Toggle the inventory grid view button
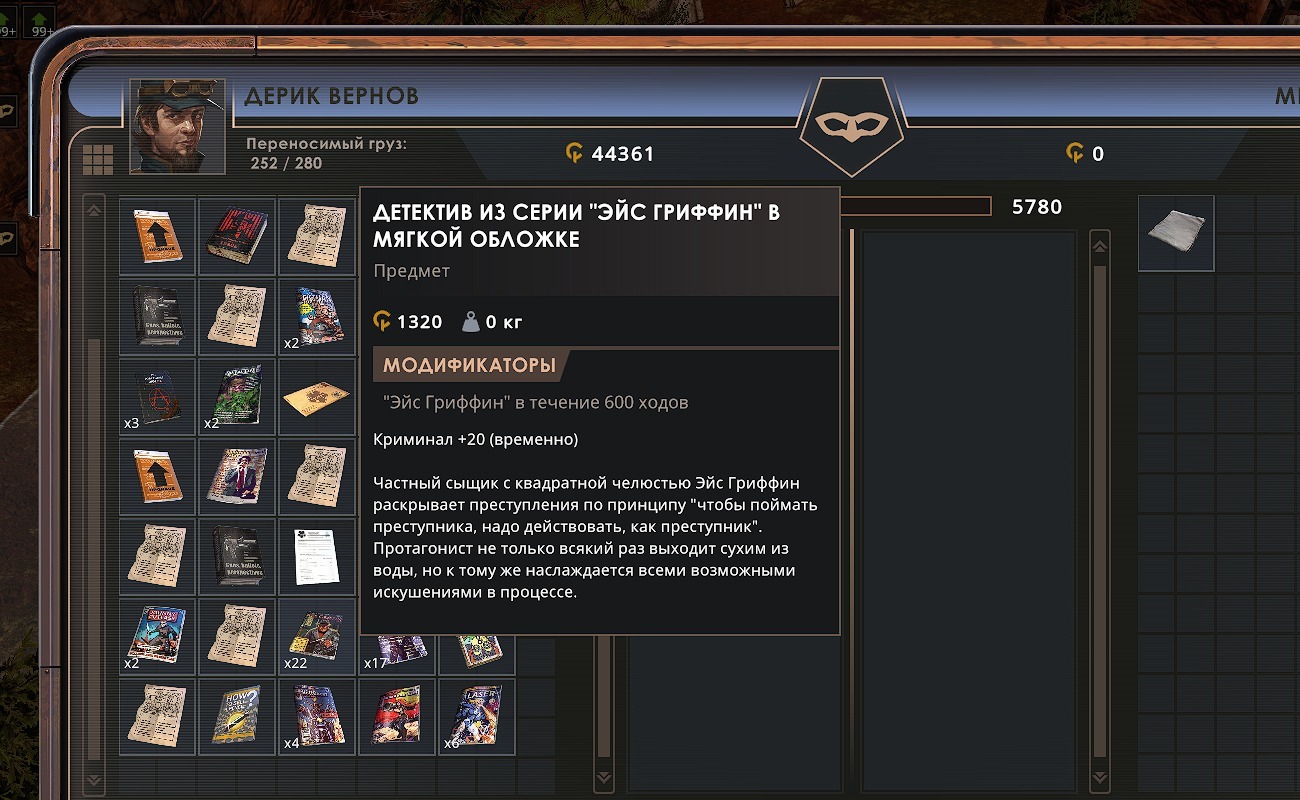The image size is (1300, 800). pos(98,159)
